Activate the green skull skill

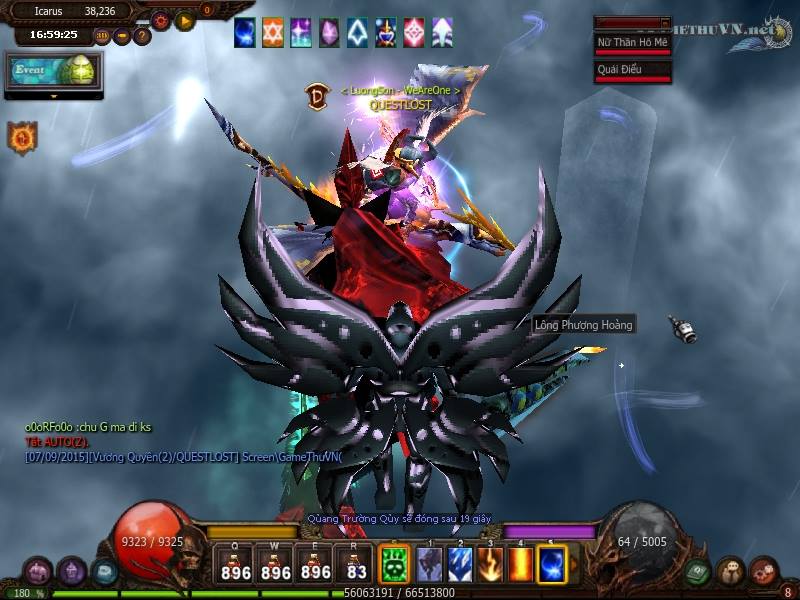click(x=395, y=565)
